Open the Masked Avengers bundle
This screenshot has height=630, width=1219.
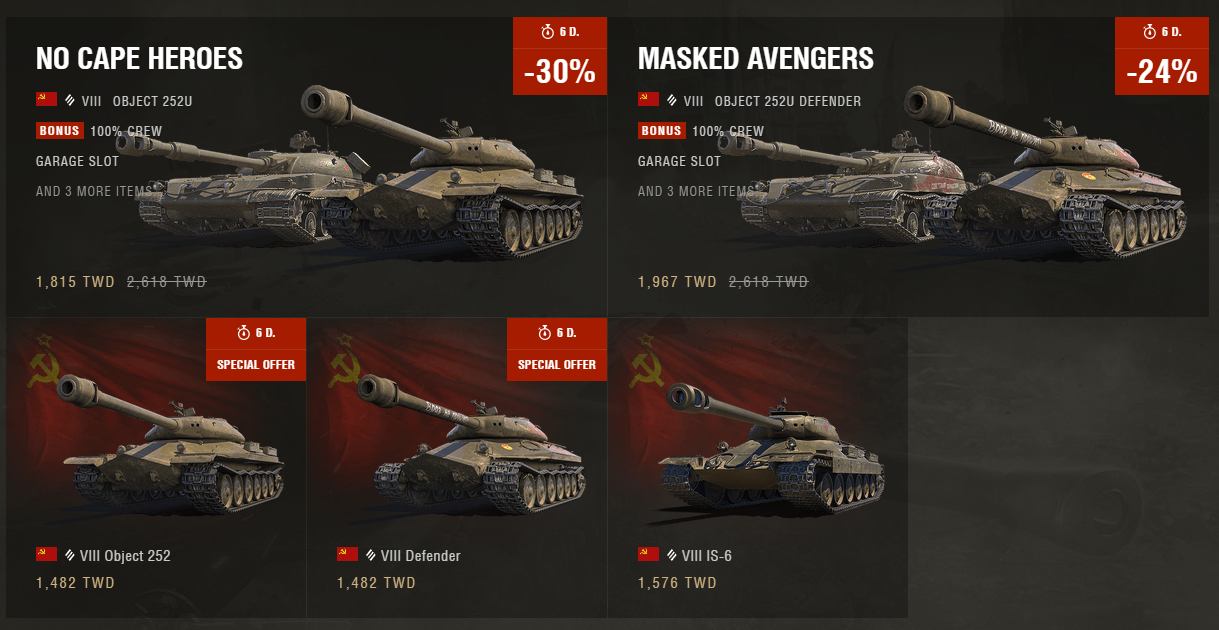[x=755, y=59]
